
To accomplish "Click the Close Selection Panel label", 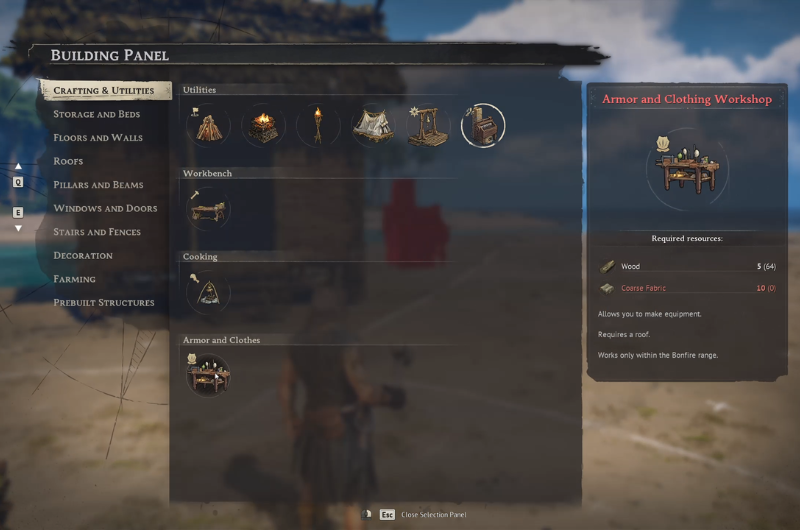I will (433, 514).
